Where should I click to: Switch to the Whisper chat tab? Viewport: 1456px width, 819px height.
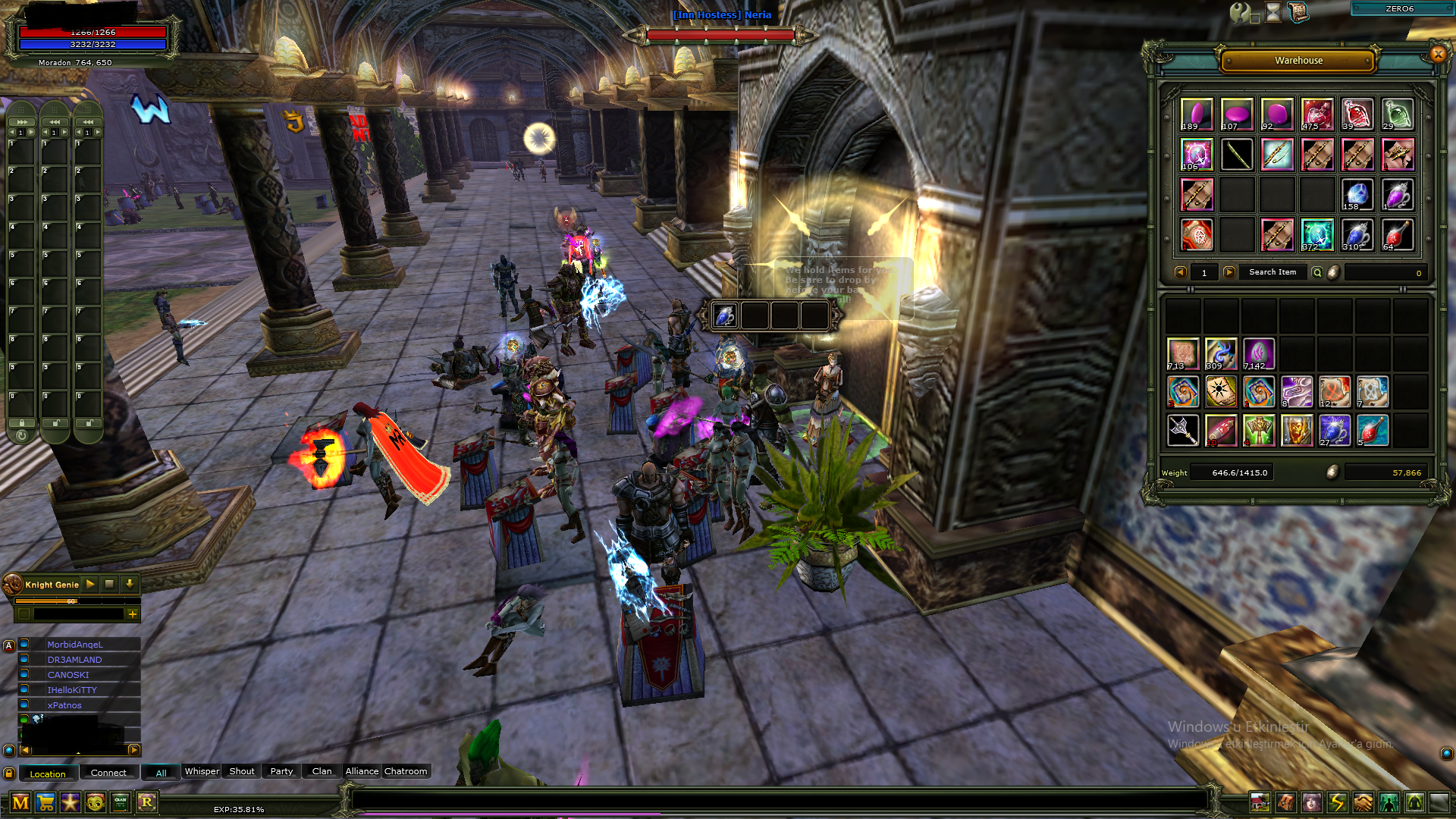(x=202, y=771)
